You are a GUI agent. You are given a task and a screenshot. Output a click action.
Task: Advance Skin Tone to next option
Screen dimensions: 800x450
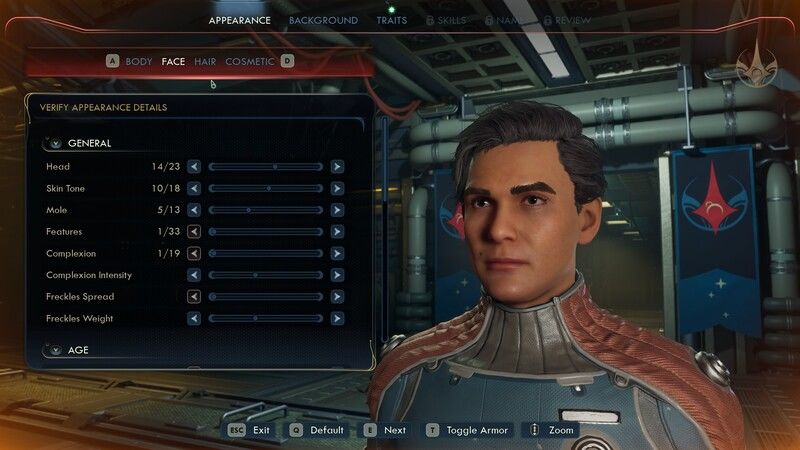tap(338, 188)
